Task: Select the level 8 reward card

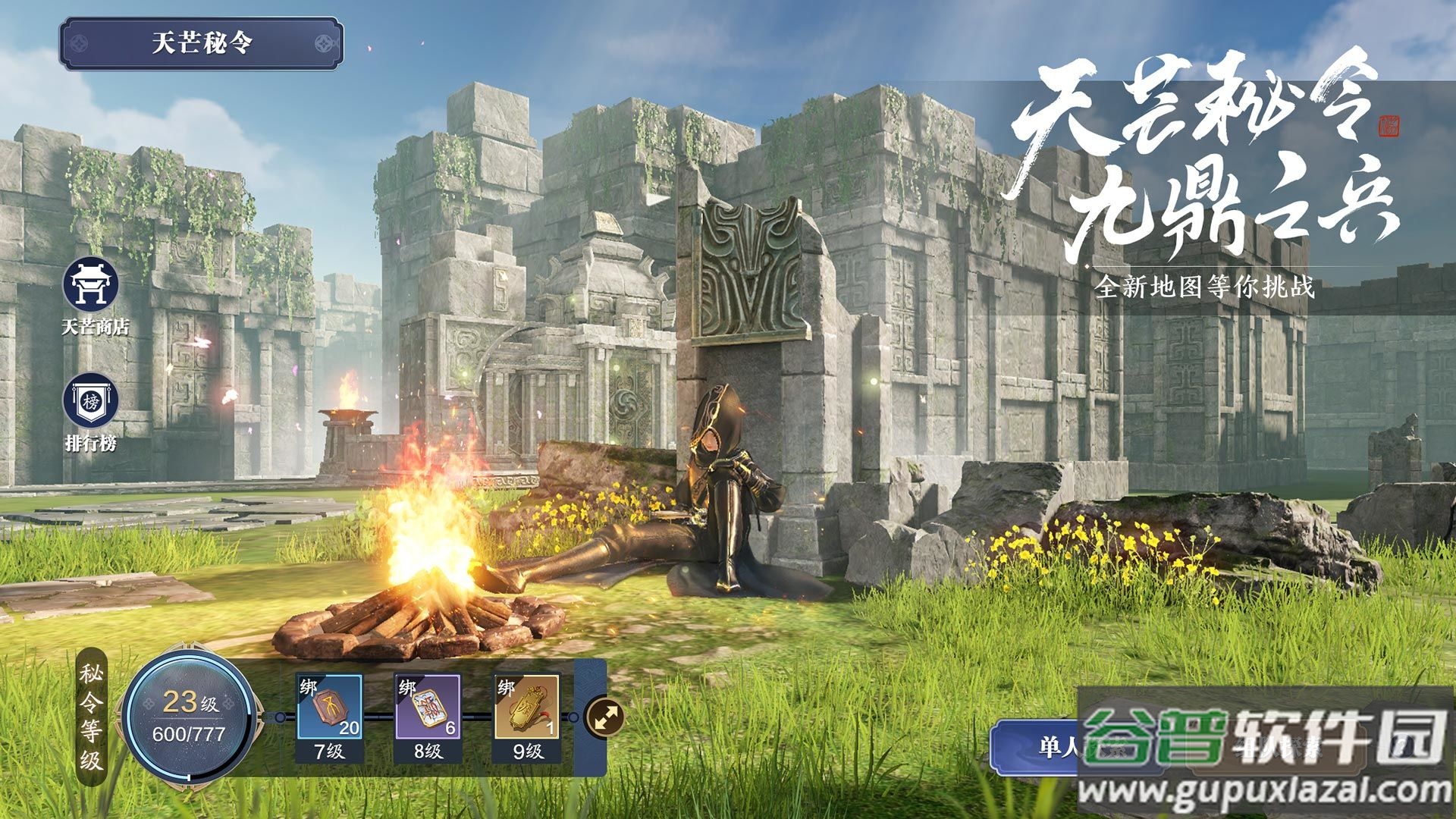Action: (x=428, y=708)
